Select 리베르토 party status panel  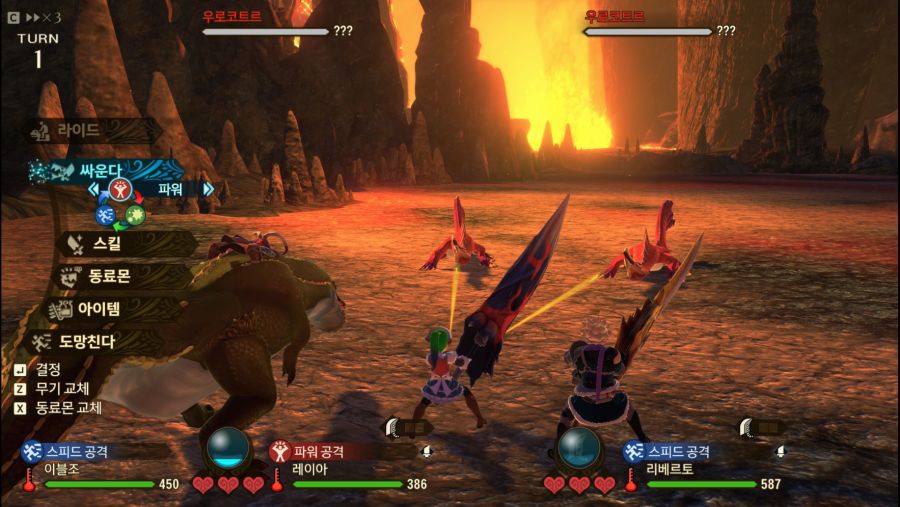pos(700,467)
